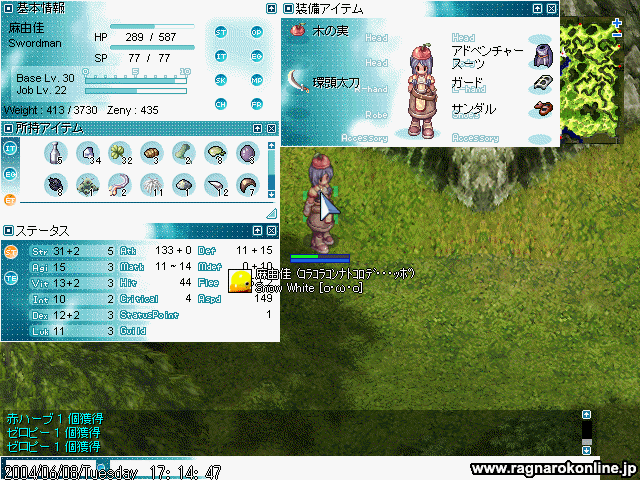
Task: Open the CH chat shortcut button
Action: tap(221, 103)
